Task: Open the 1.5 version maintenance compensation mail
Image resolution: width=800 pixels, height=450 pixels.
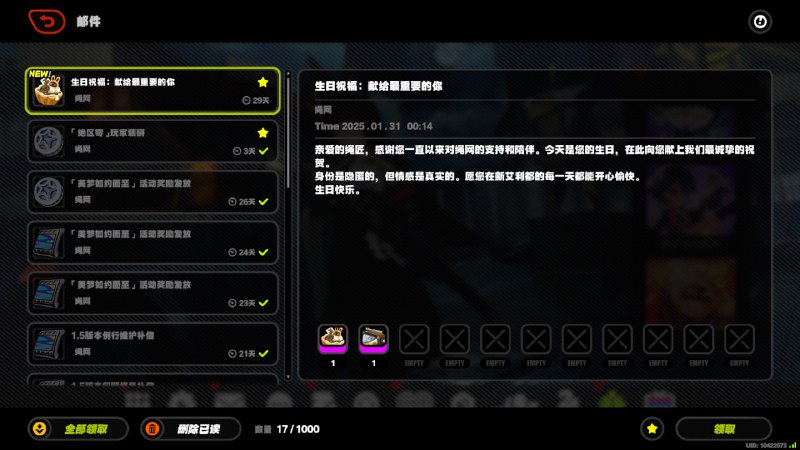Action: pos(150,344)
